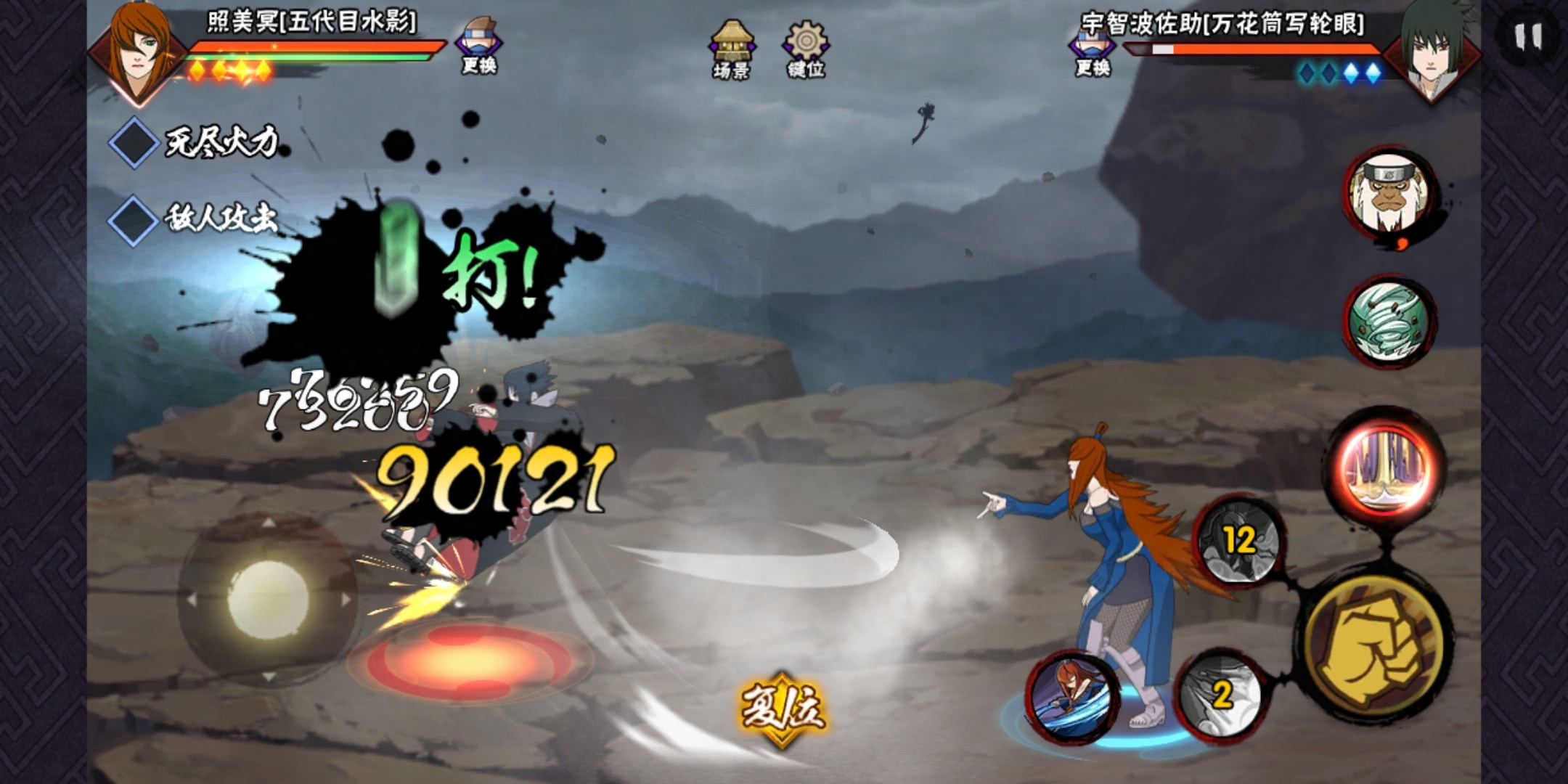The width and height of the screenshot is (1568, 784).
Task: Pause the battle
Action: (x=1528, y=36)
